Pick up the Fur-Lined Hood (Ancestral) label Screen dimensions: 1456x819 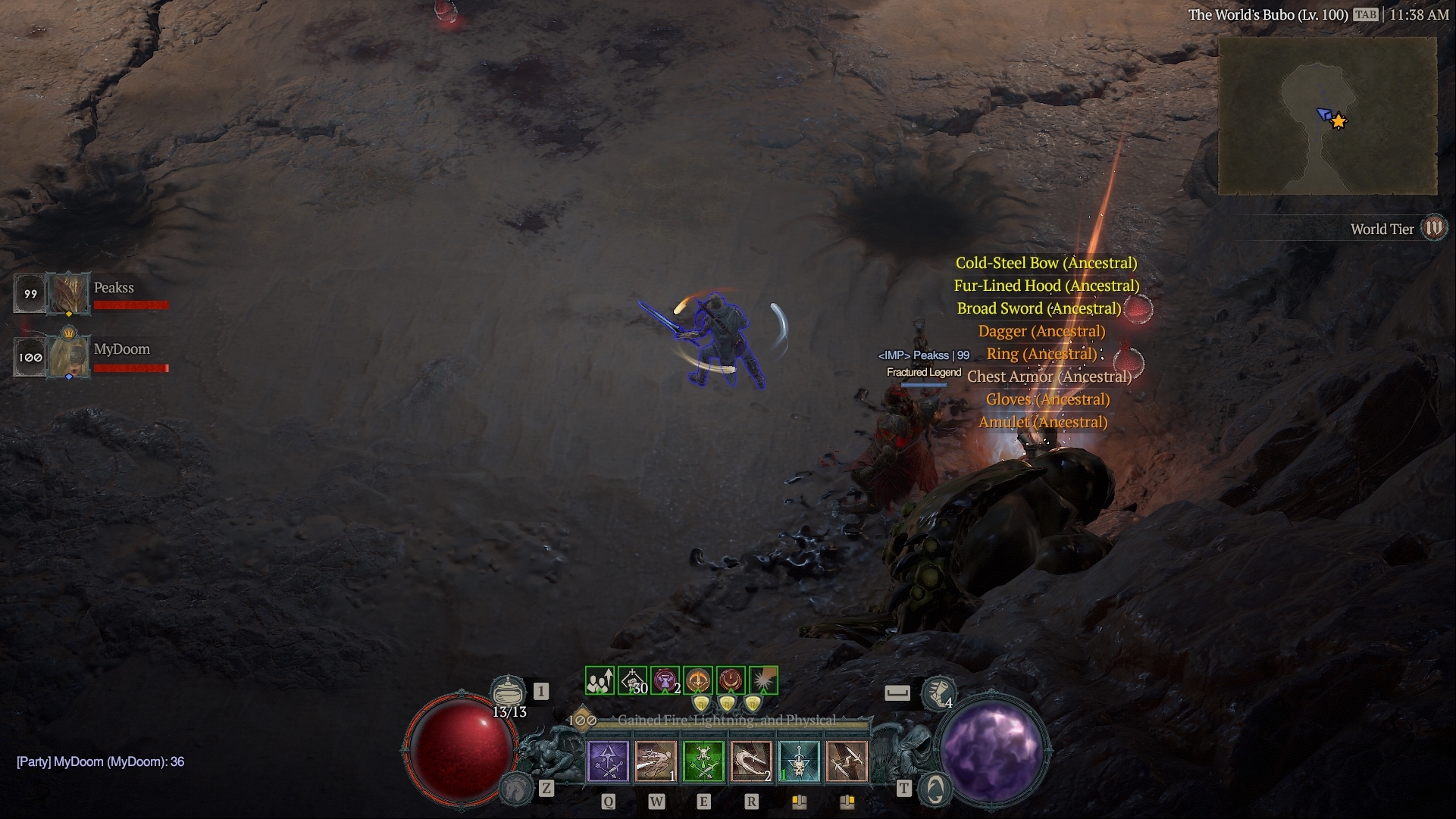(x=1046, y=286)
